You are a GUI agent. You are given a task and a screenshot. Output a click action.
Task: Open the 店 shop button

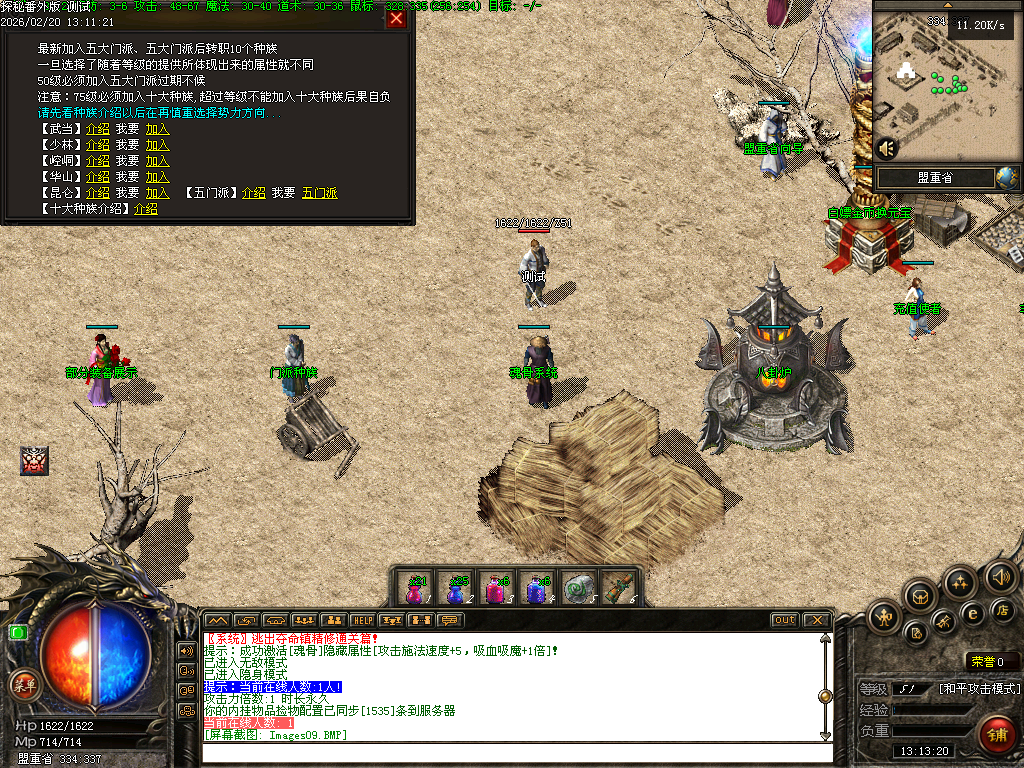tap(1003, 610)
